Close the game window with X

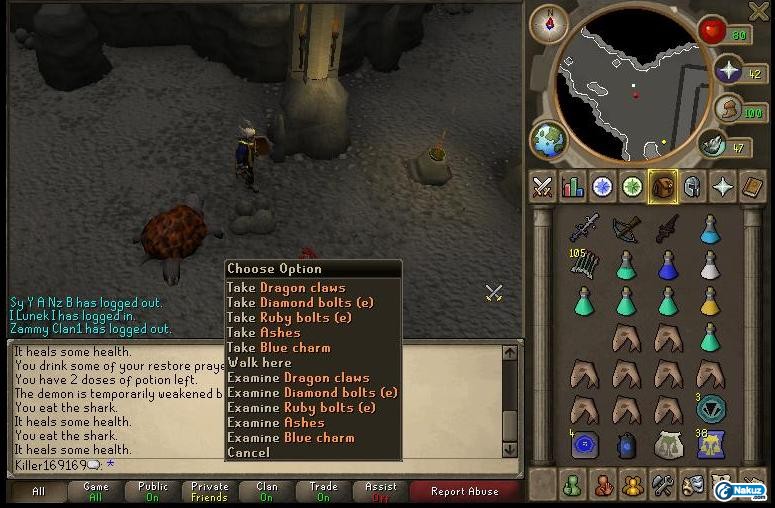(x=759, y=11)
